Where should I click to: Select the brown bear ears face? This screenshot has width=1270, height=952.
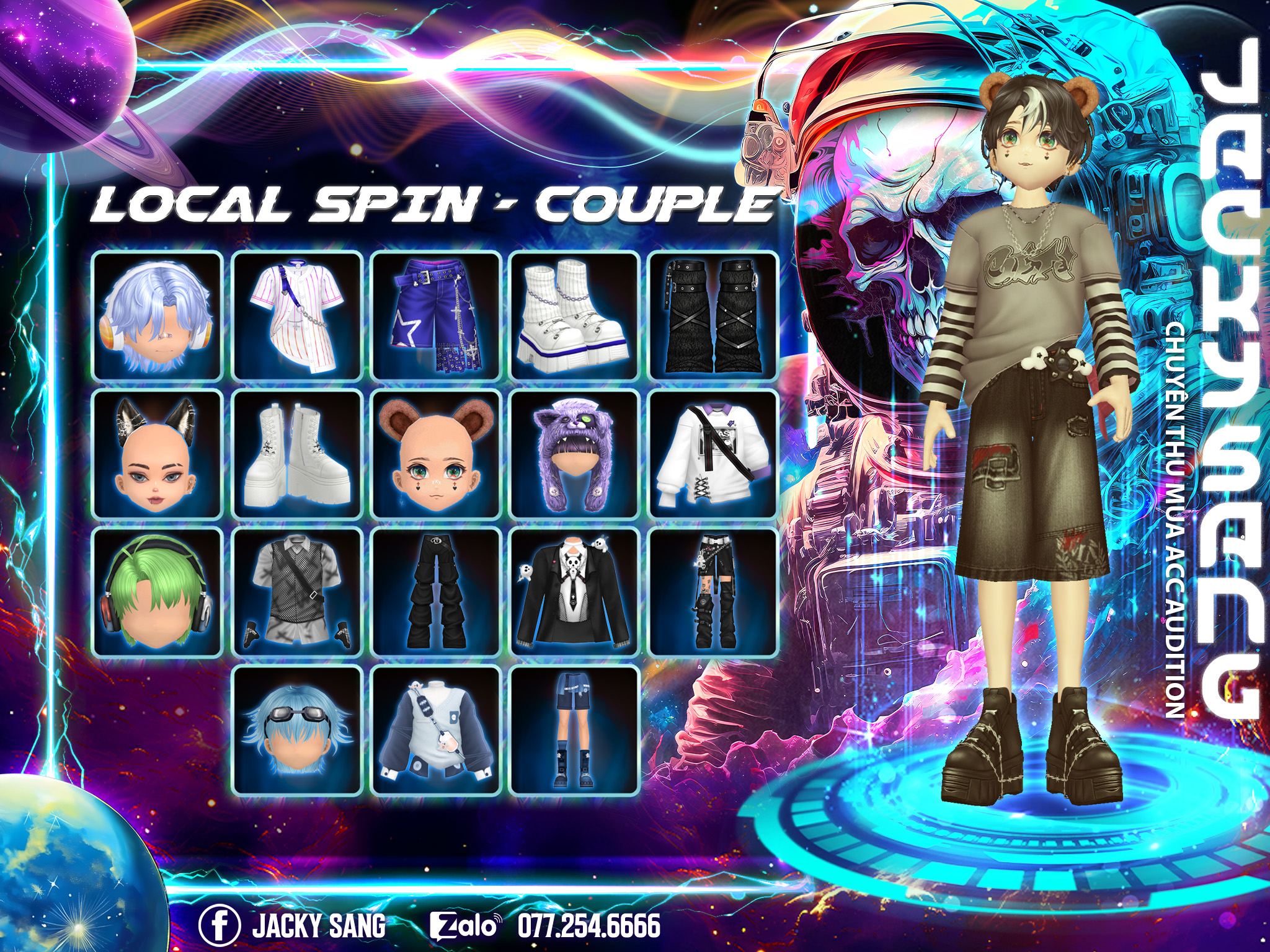pos(436,454)
